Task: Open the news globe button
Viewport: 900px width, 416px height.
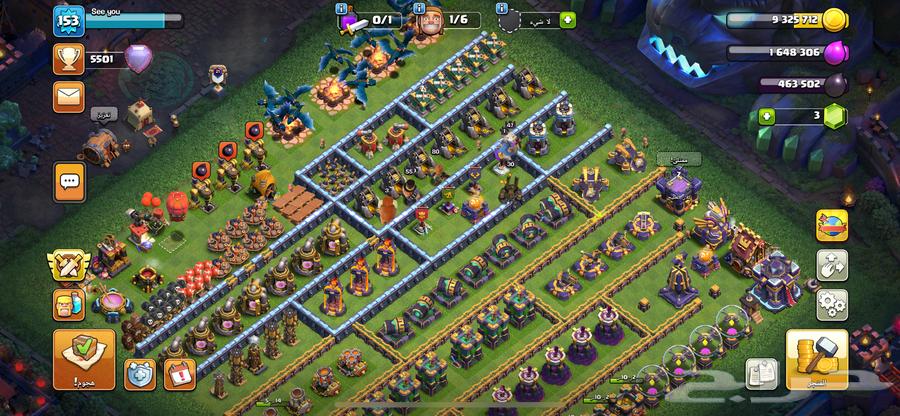Action: click(x=831, y=225)
